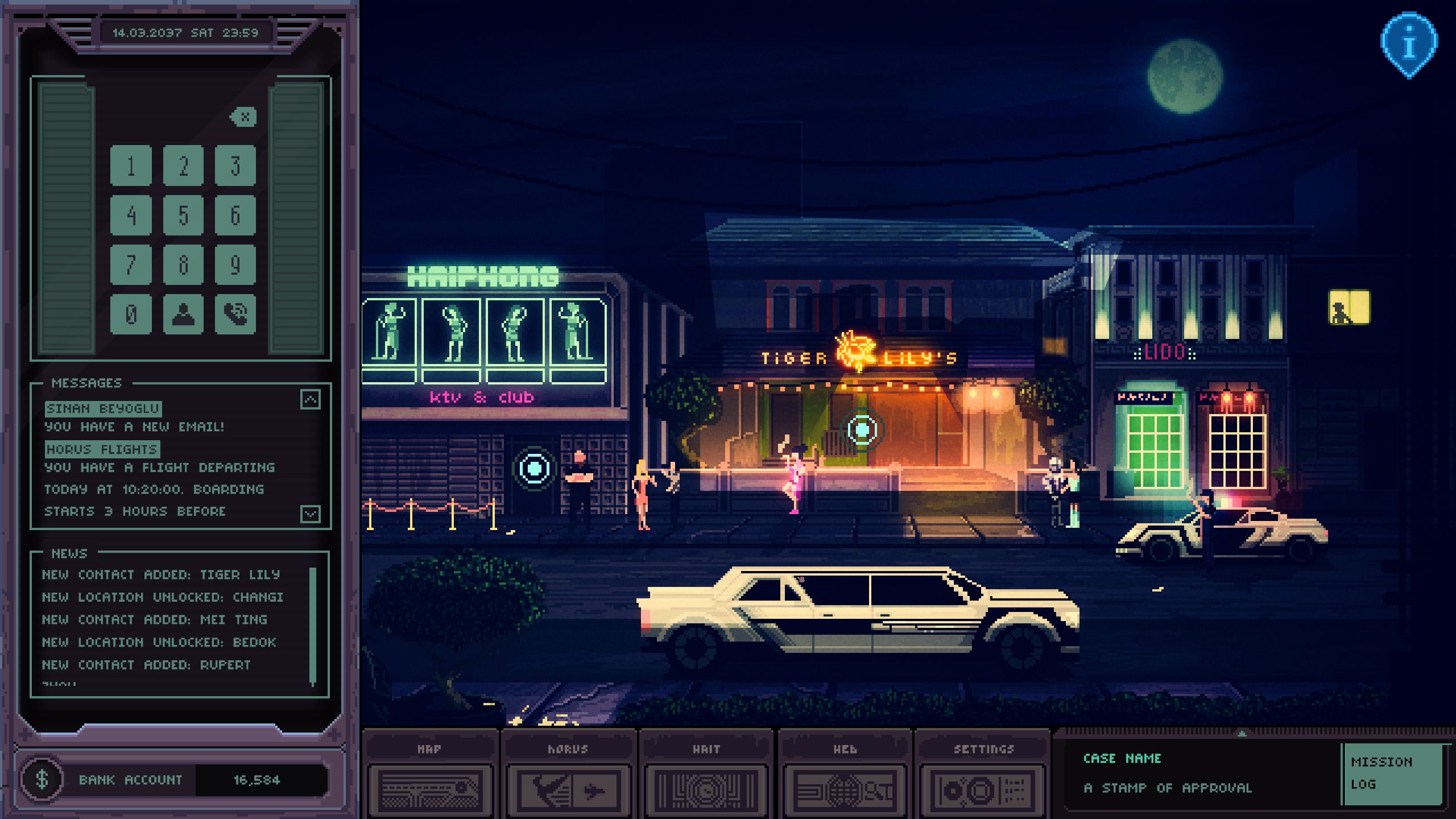Hit the 0 key on the dialer
Image resolution: width=1456 pixels, height=819 pixels.
131,313
